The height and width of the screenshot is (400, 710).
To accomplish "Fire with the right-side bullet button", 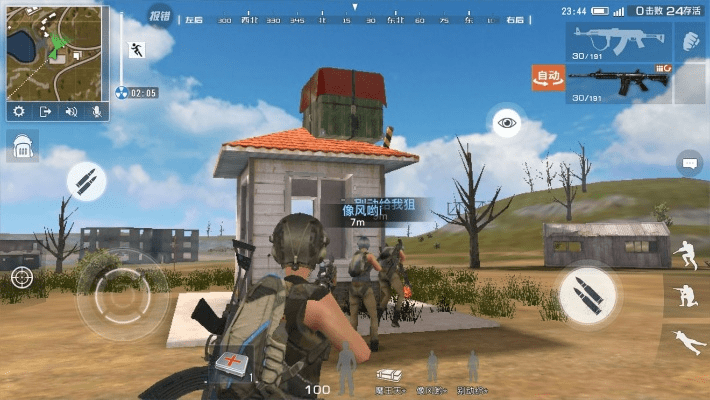I will [588, 292].
